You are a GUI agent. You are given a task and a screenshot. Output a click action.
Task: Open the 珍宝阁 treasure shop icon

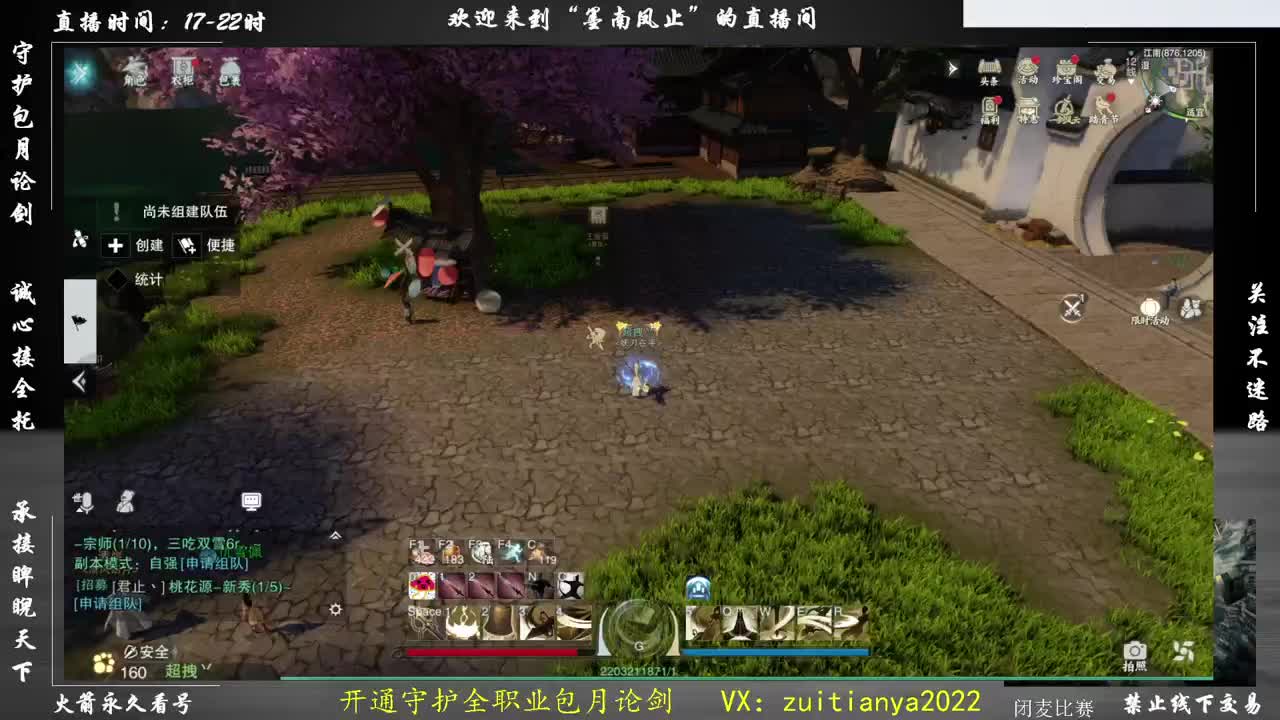[1067, 68]
